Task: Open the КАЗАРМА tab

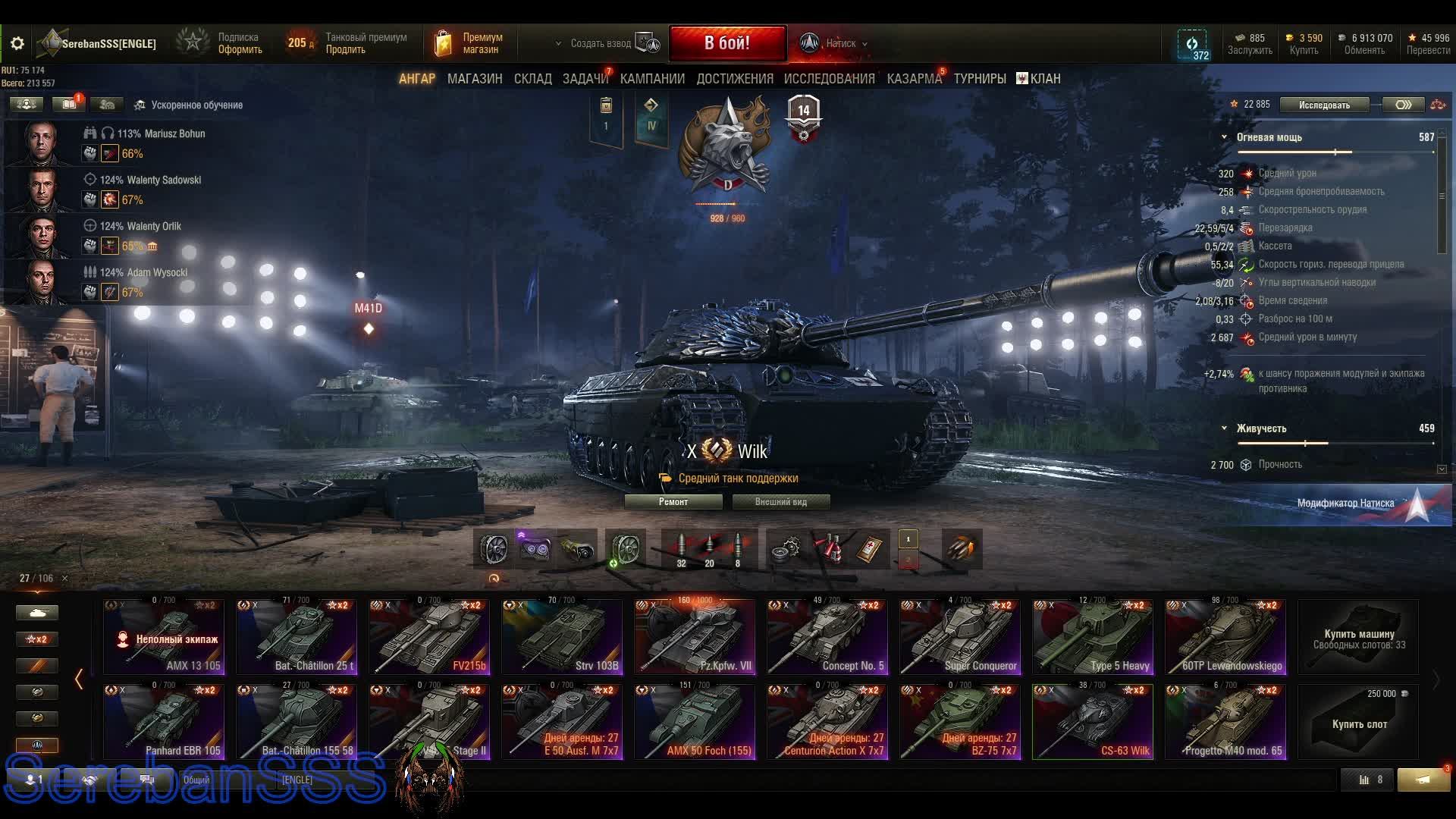Action: tap(914, 79)
